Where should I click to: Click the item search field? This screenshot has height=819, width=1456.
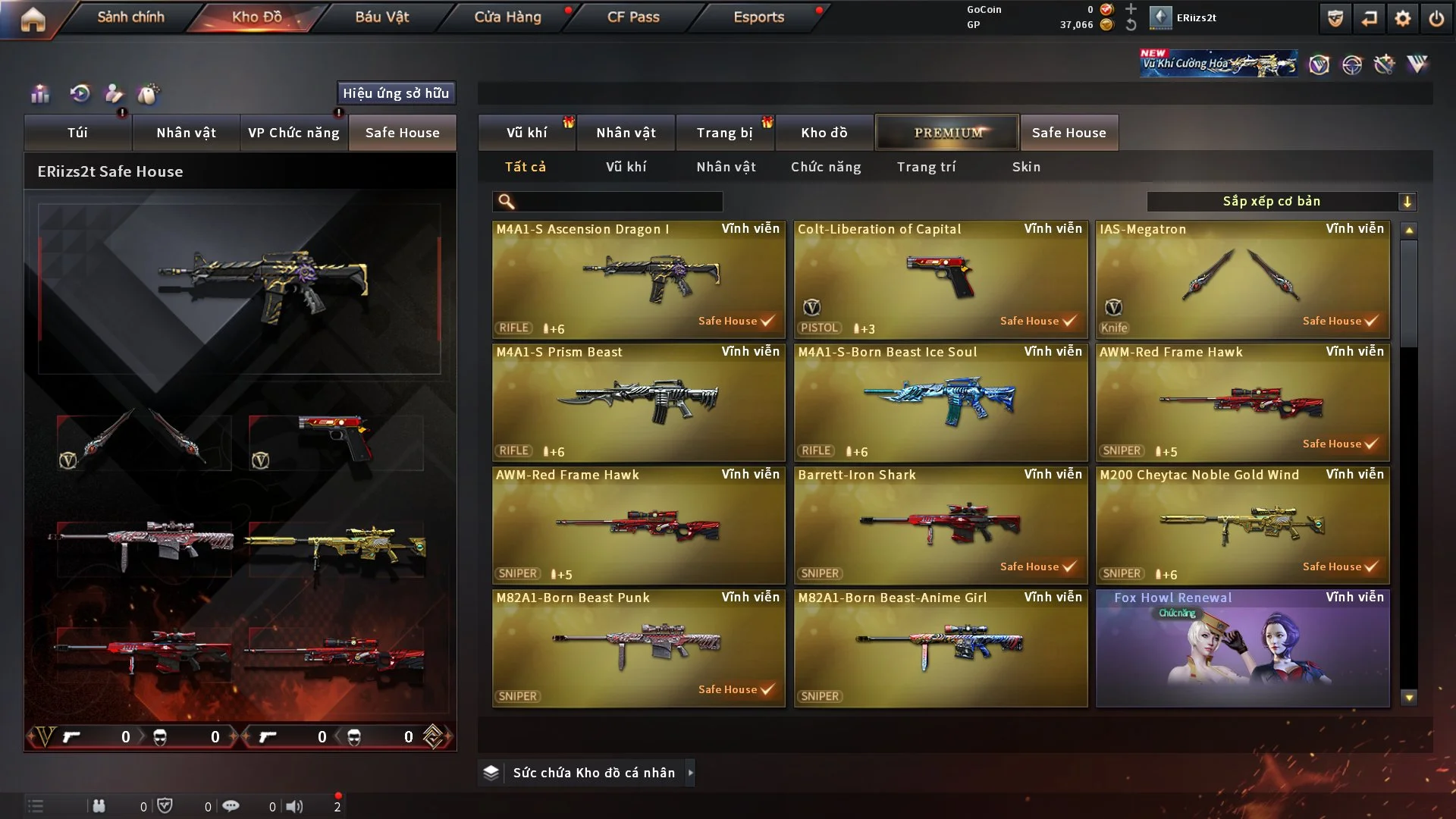618,202
